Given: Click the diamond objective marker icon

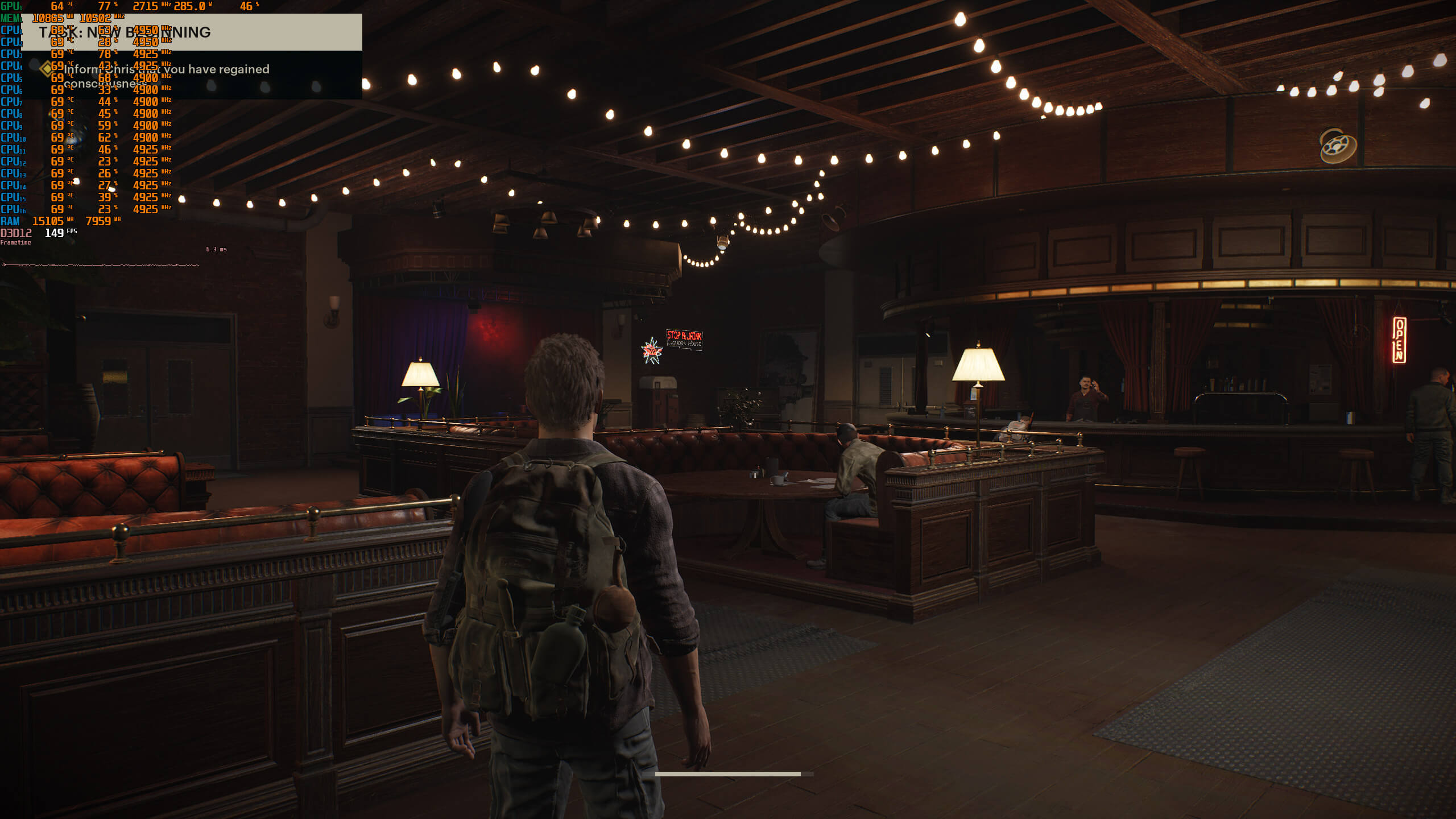Looking at the screenshot, I should [47, 69].
